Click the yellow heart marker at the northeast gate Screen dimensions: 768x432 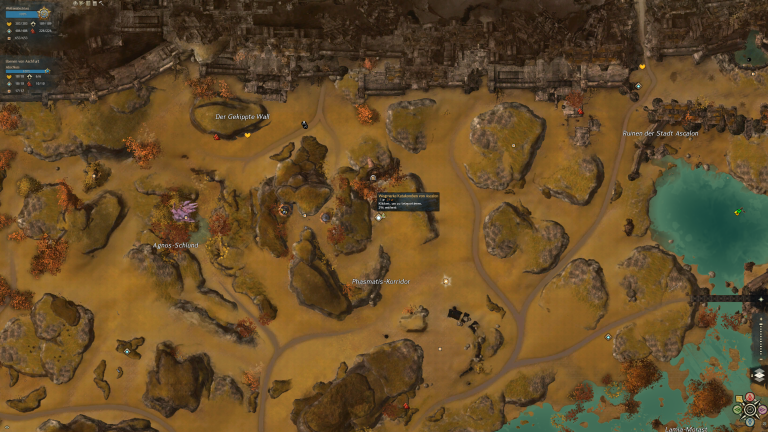pyautogui.click(x=641, y=67)
